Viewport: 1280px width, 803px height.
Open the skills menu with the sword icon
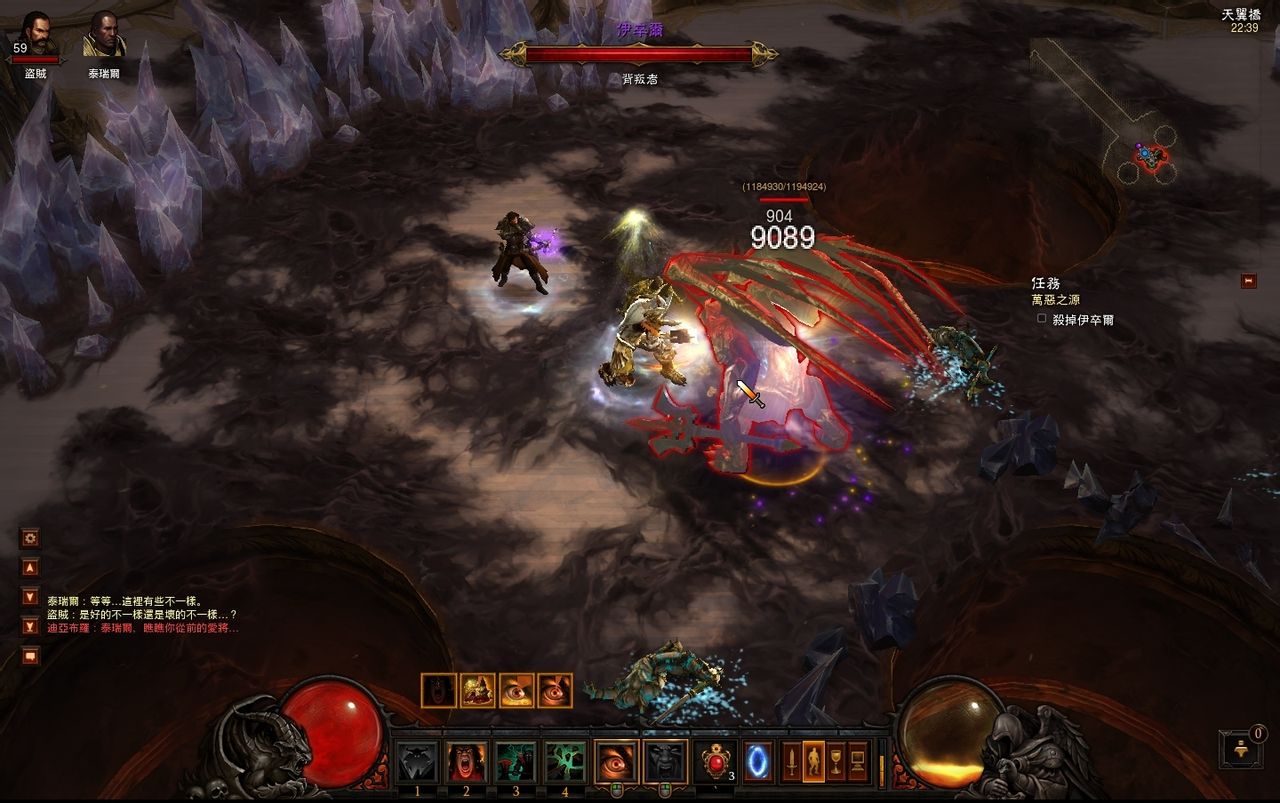(792, 762)
